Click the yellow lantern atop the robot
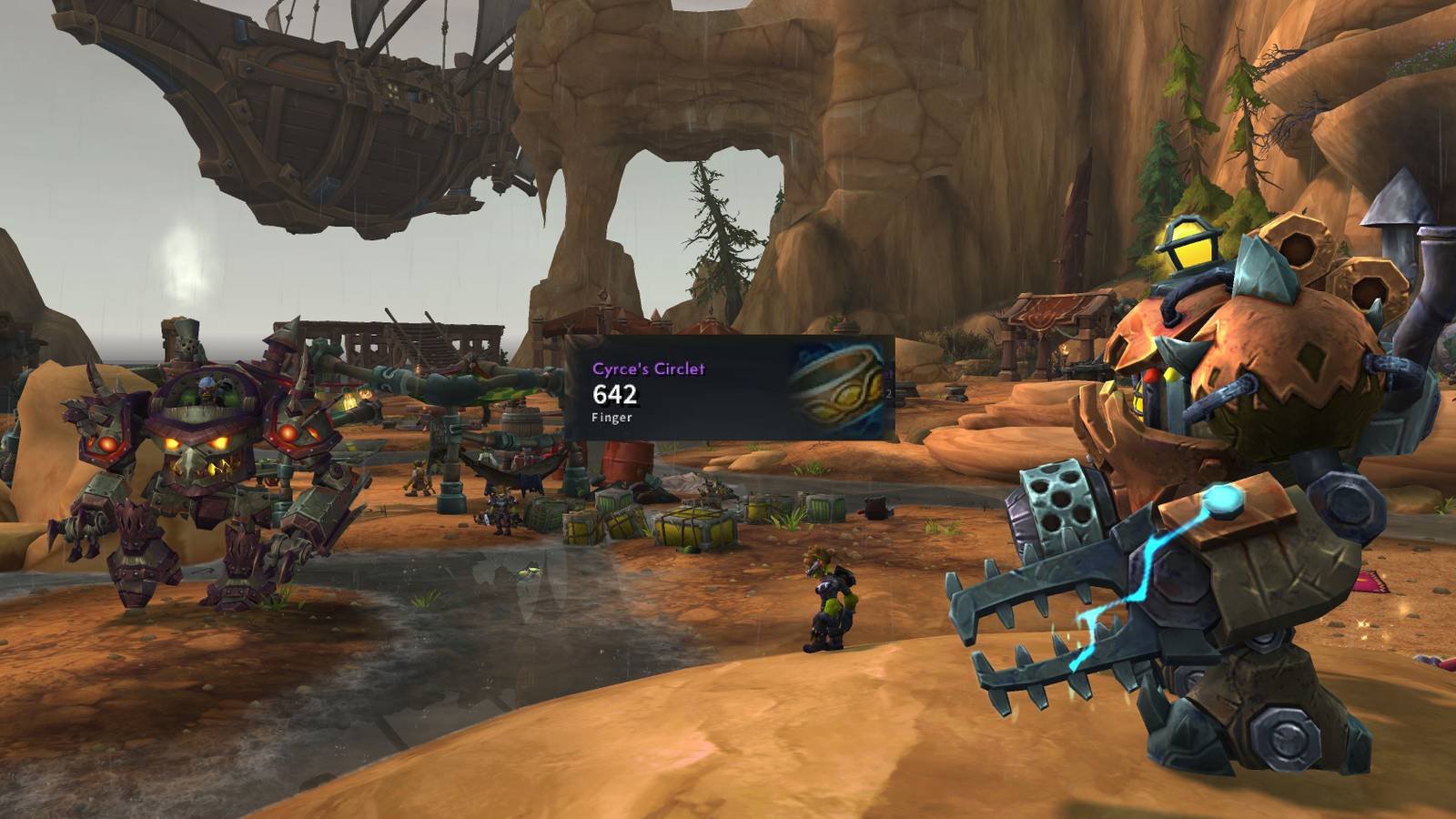The height and width of the screenshot is (819, 1456). 1192,246
